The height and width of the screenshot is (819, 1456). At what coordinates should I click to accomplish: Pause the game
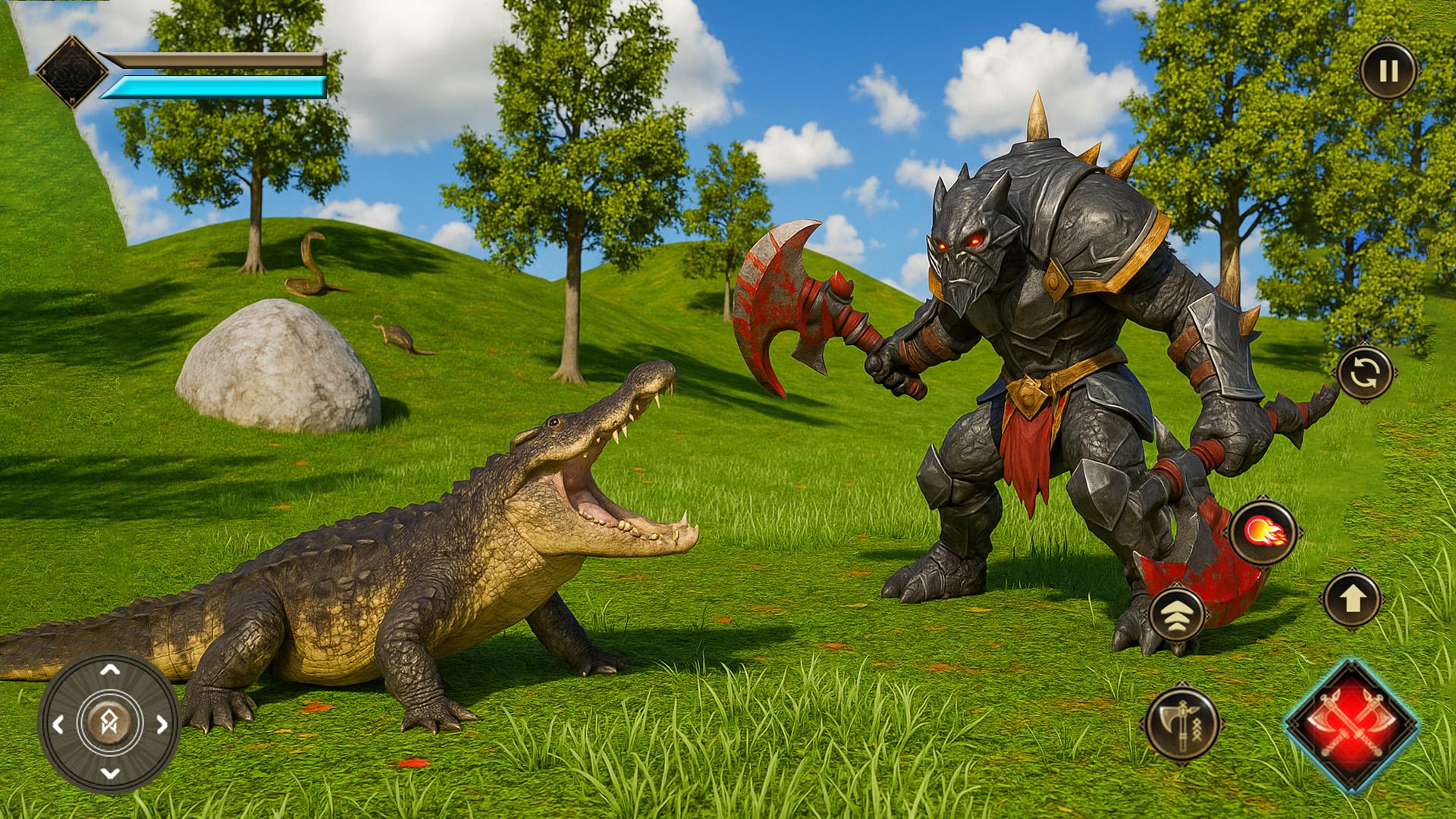pos(1388,71)
